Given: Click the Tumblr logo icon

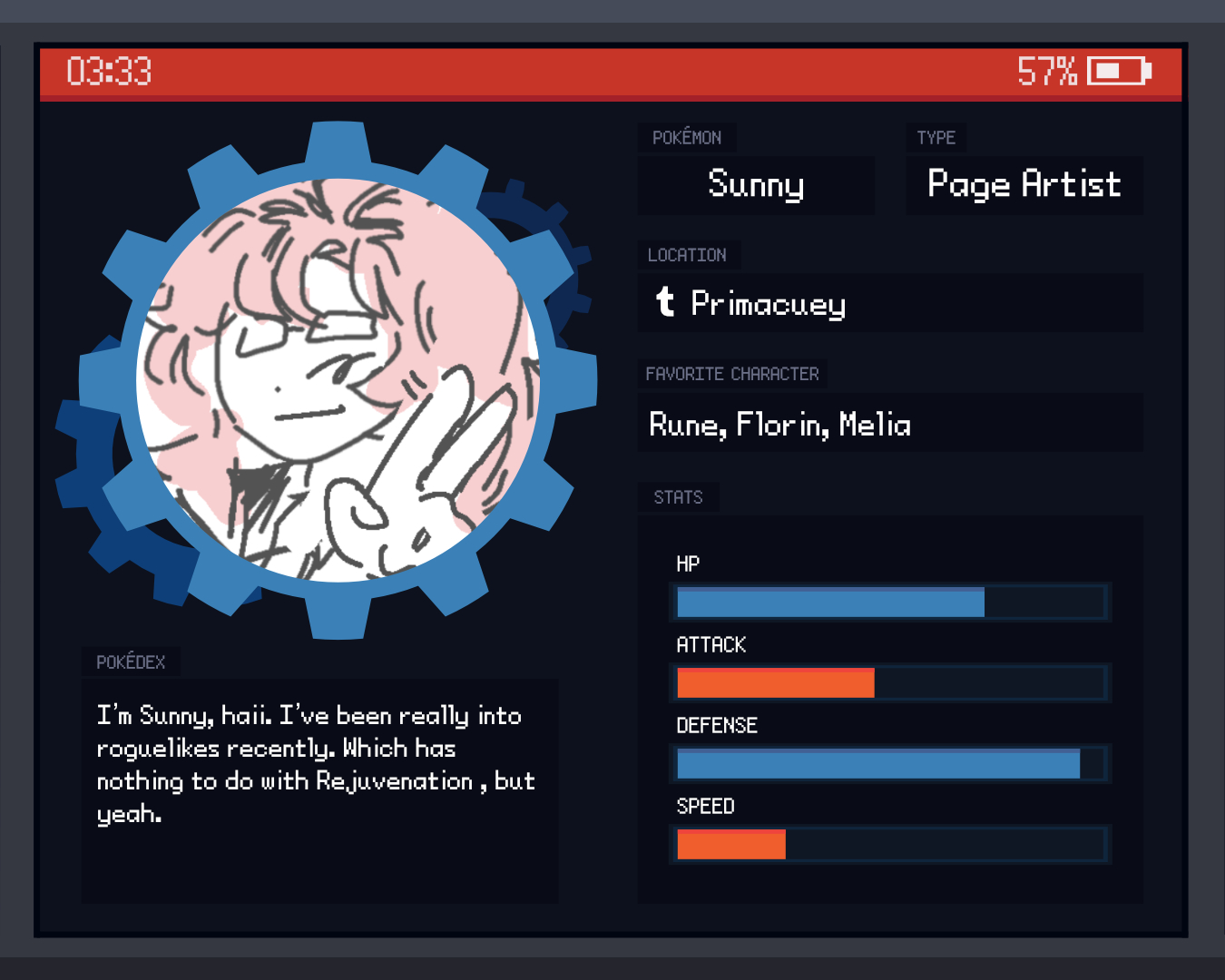Looking at the screenshot, I should click(665, 301).
